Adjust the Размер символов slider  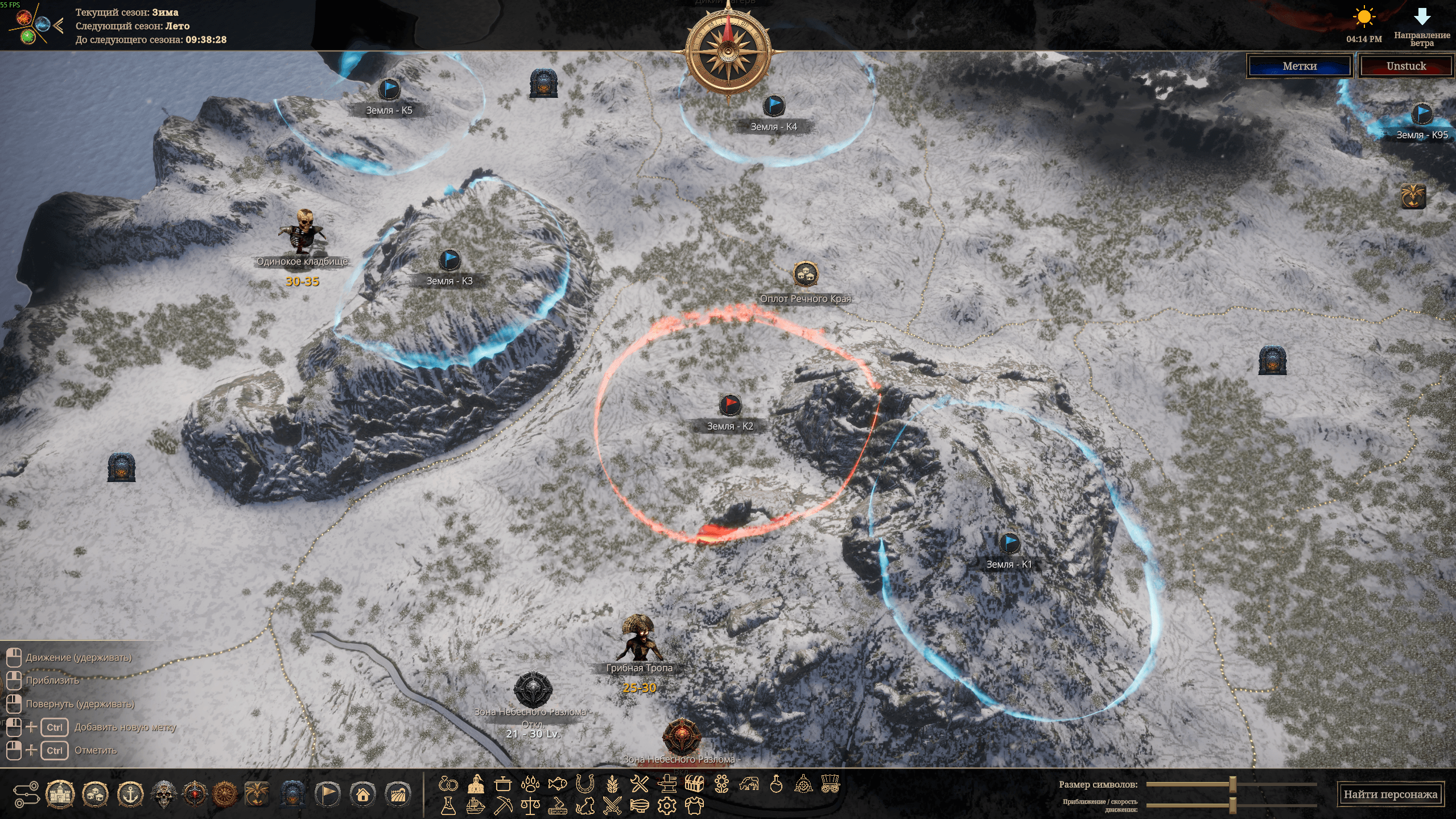[x=1232, y=784]
